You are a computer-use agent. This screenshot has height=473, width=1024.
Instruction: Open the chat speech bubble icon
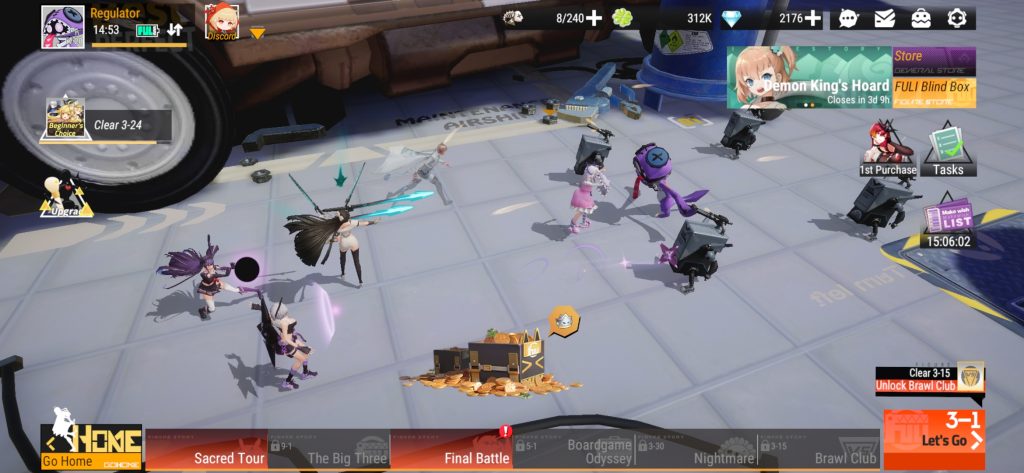point(849,18)
